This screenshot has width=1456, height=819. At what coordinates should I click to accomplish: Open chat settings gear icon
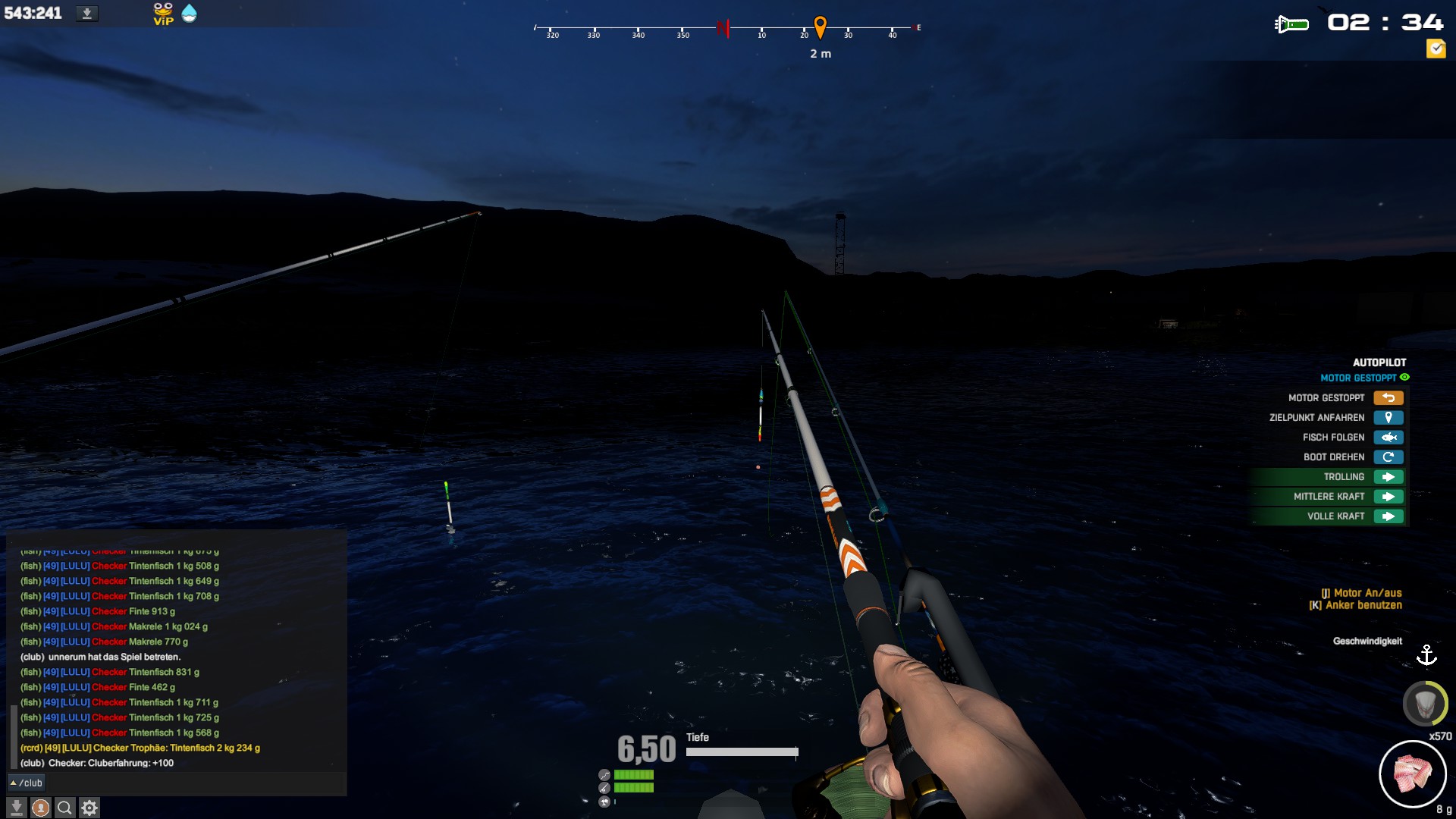pyautogui.click(x=89, y=808)
